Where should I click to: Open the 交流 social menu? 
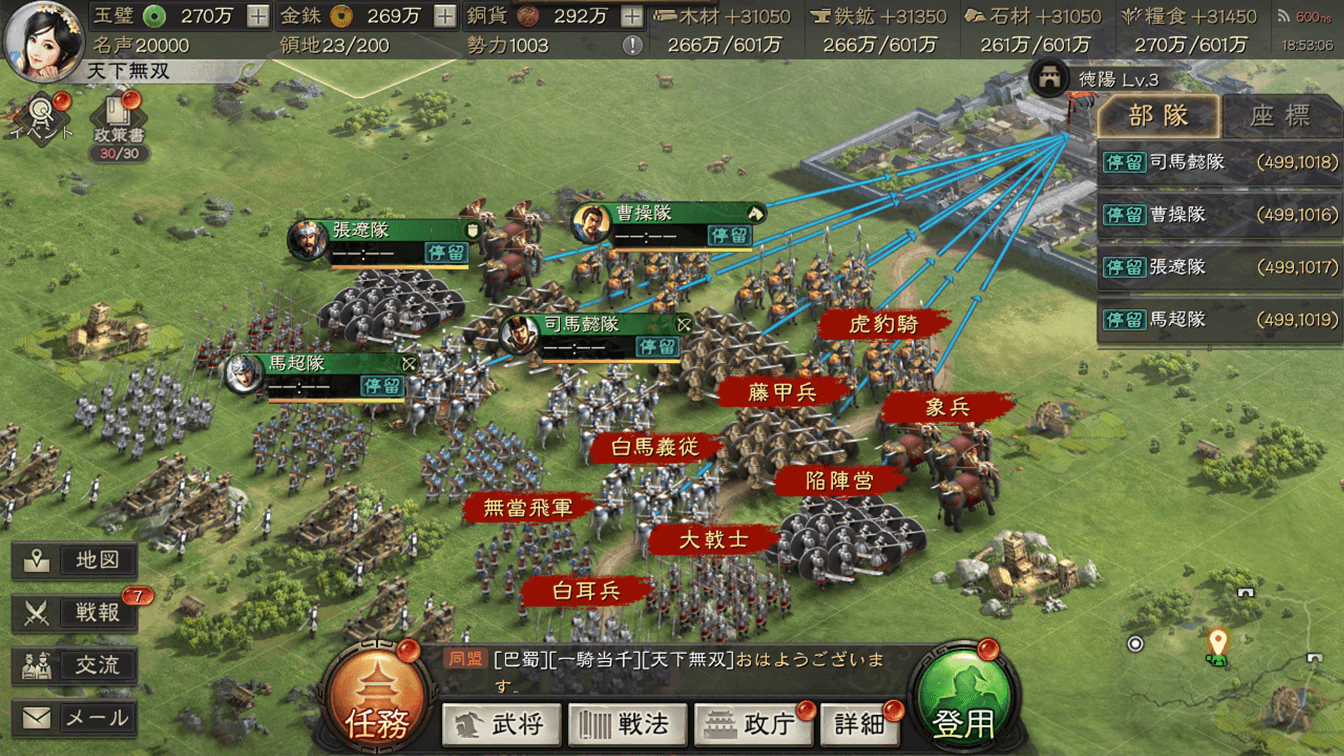[75, 665]
